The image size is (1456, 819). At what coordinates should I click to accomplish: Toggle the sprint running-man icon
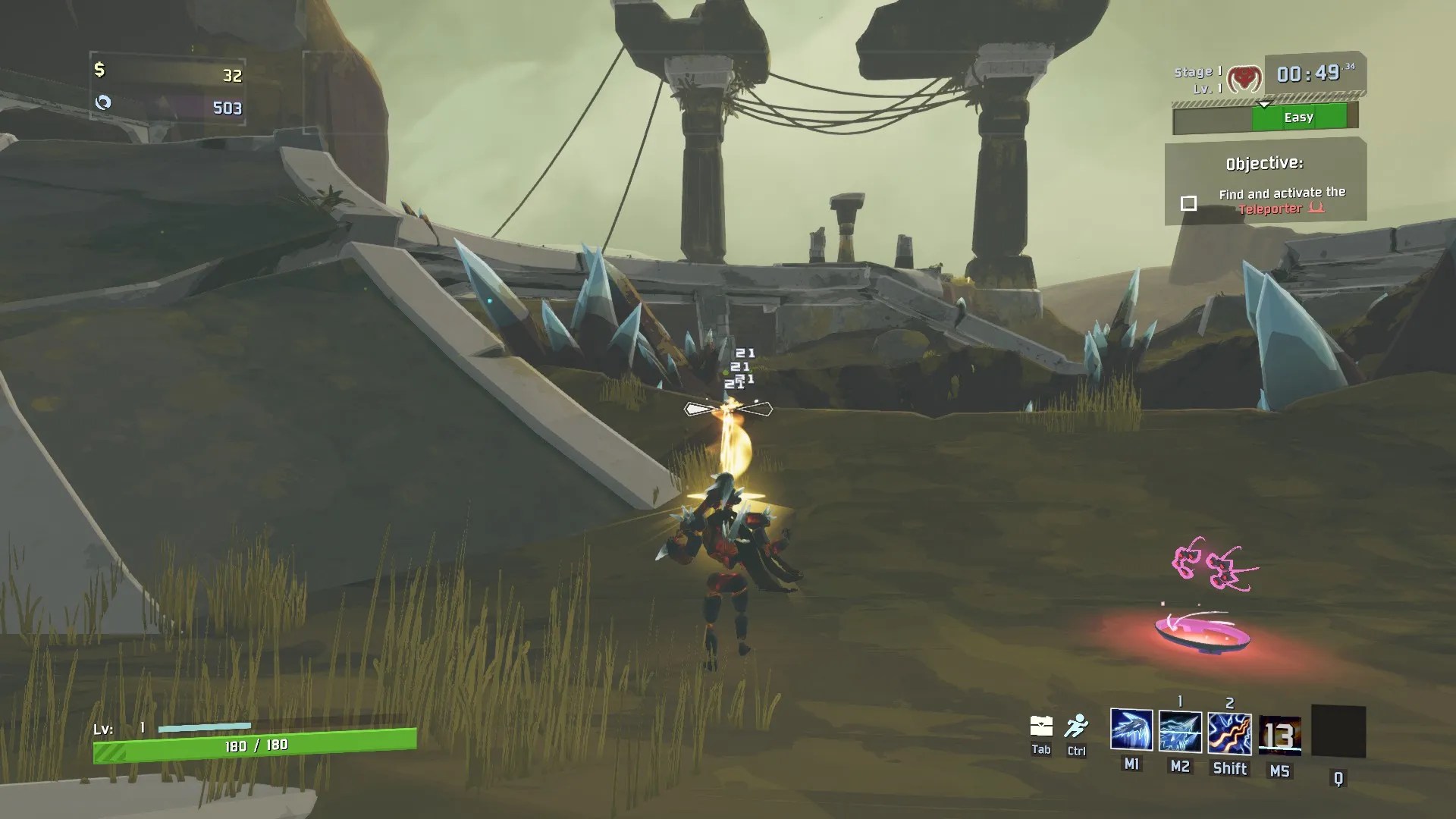click(1075, 726)
